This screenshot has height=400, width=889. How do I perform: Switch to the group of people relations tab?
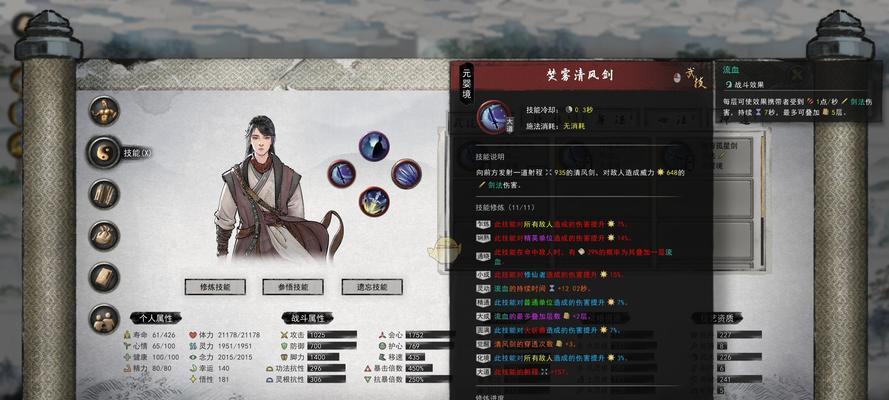[x=105, y=319]
